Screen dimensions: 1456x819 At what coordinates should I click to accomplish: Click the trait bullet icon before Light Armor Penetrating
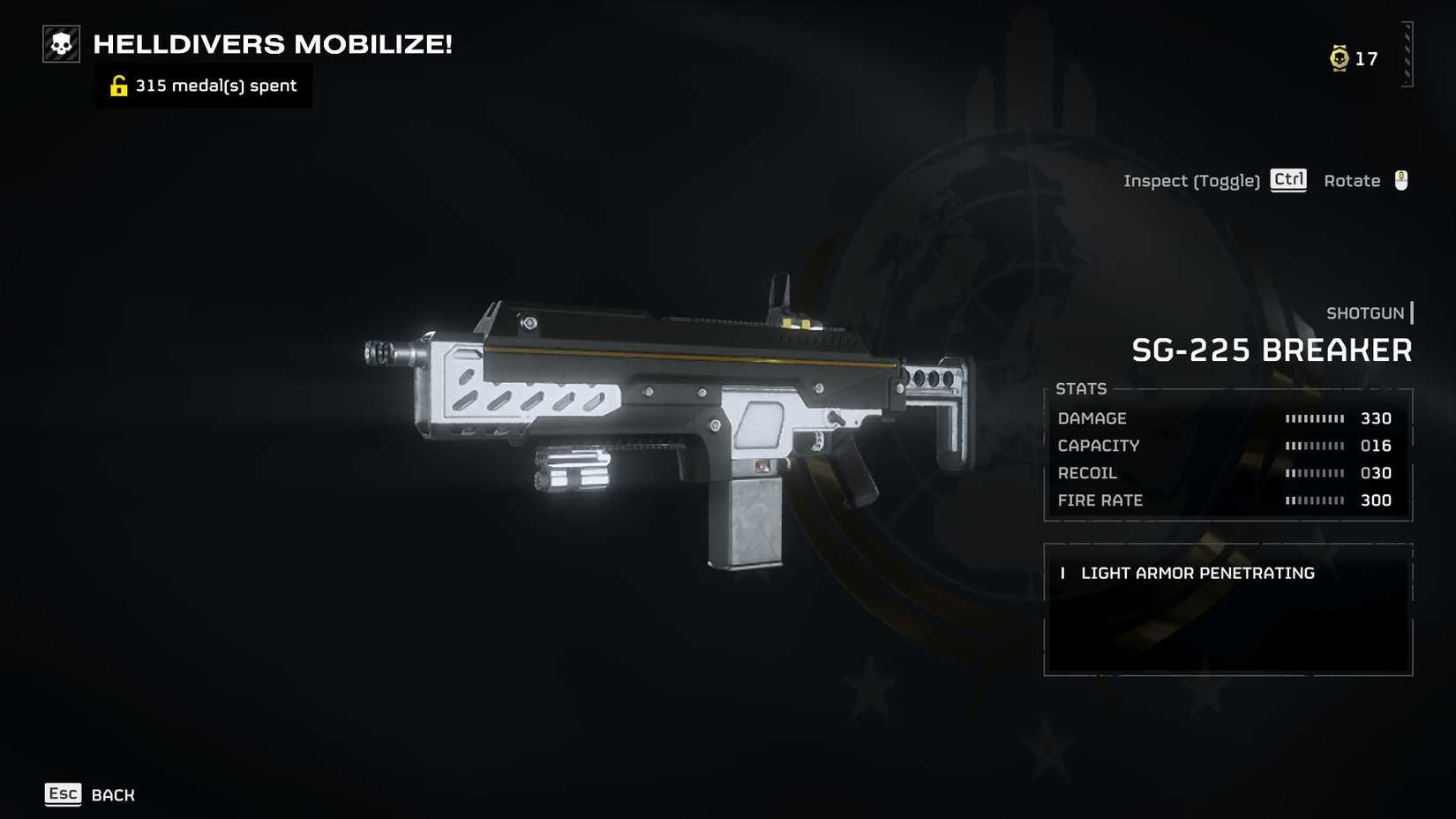(1062, 573)
